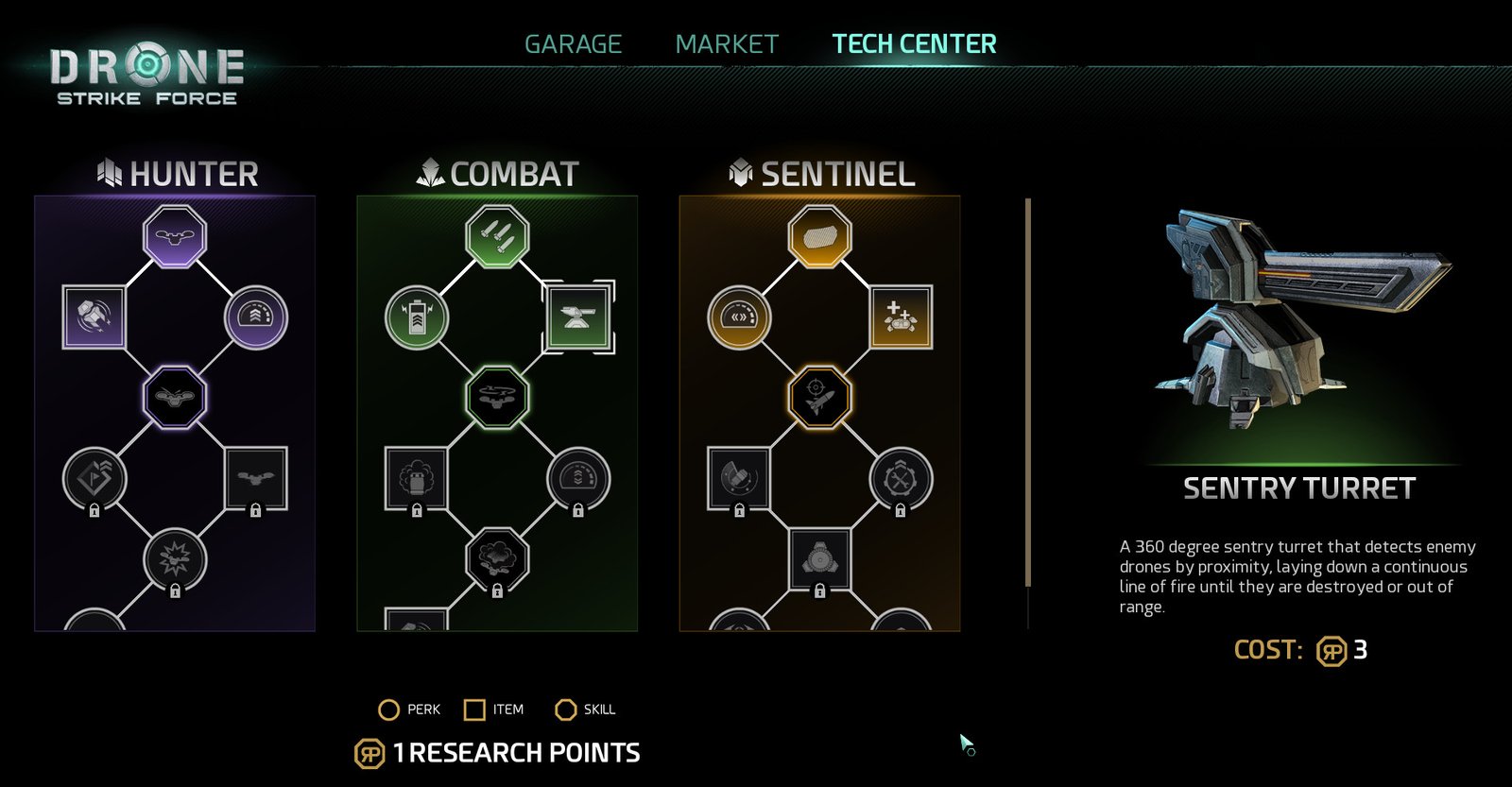Viewport: 1512px width, 787px height.
Task: Open the Garage tab
Action: (573, 44)
